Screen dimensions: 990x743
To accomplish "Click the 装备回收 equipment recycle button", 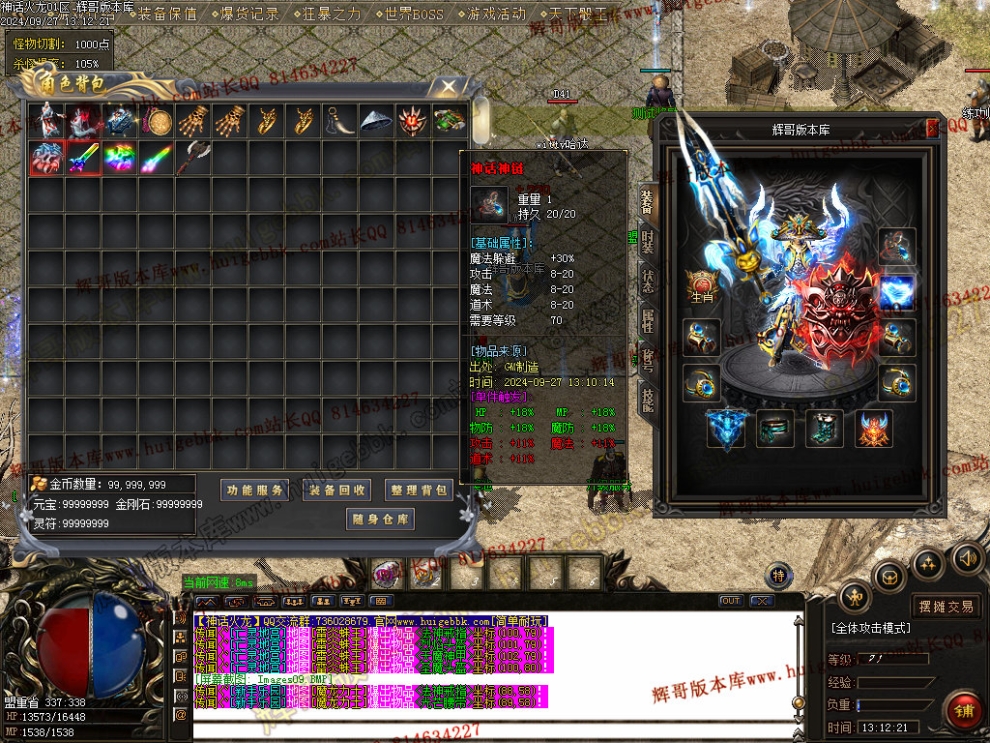I will (x=336, y=490).
